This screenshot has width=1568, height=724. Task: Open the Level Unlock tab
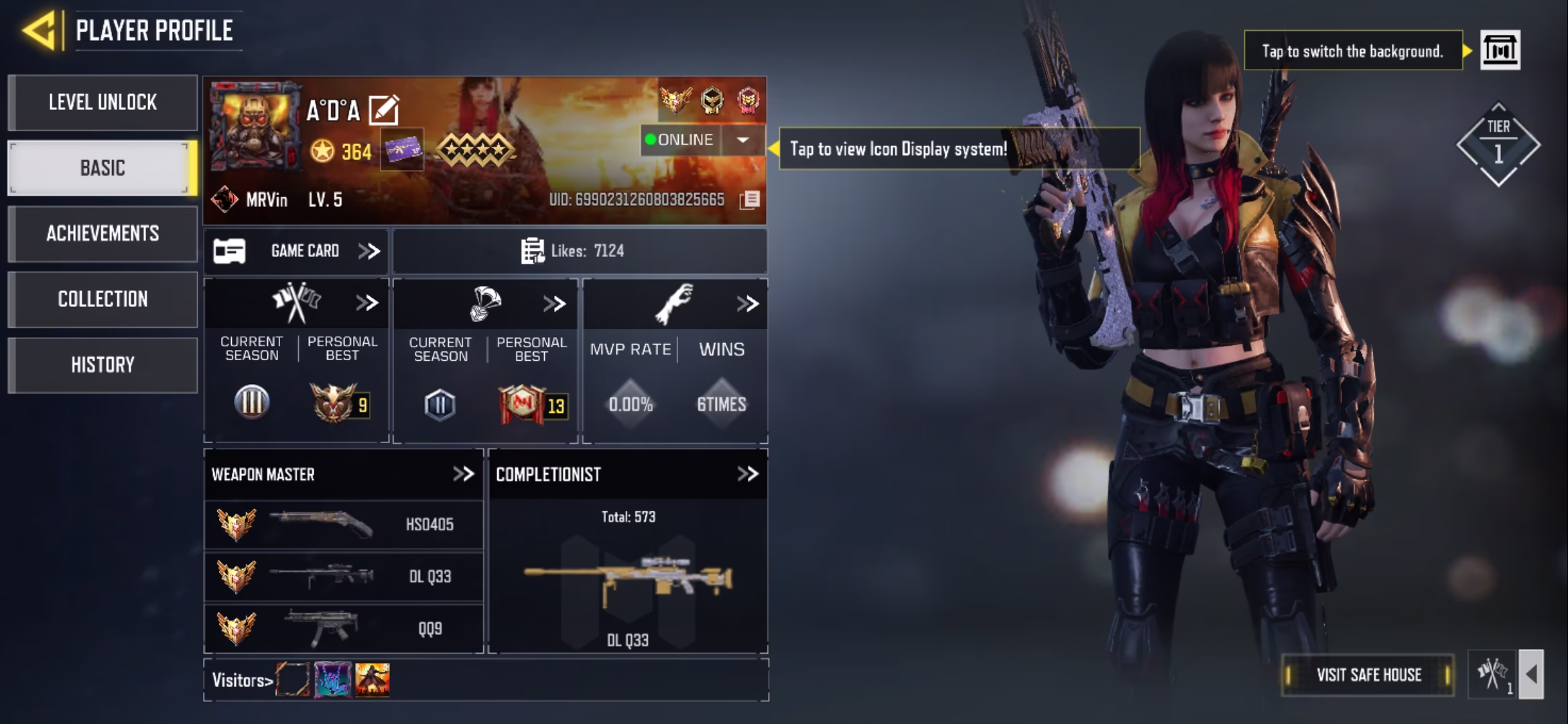pyautogui.click(x=103, y=103)
